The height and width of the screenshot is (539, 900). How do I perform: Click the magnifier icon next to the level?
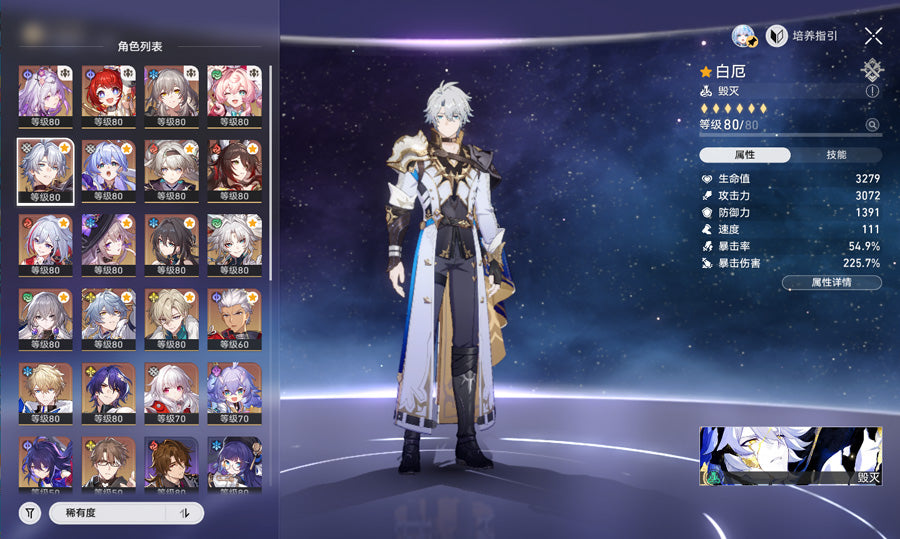872,125
